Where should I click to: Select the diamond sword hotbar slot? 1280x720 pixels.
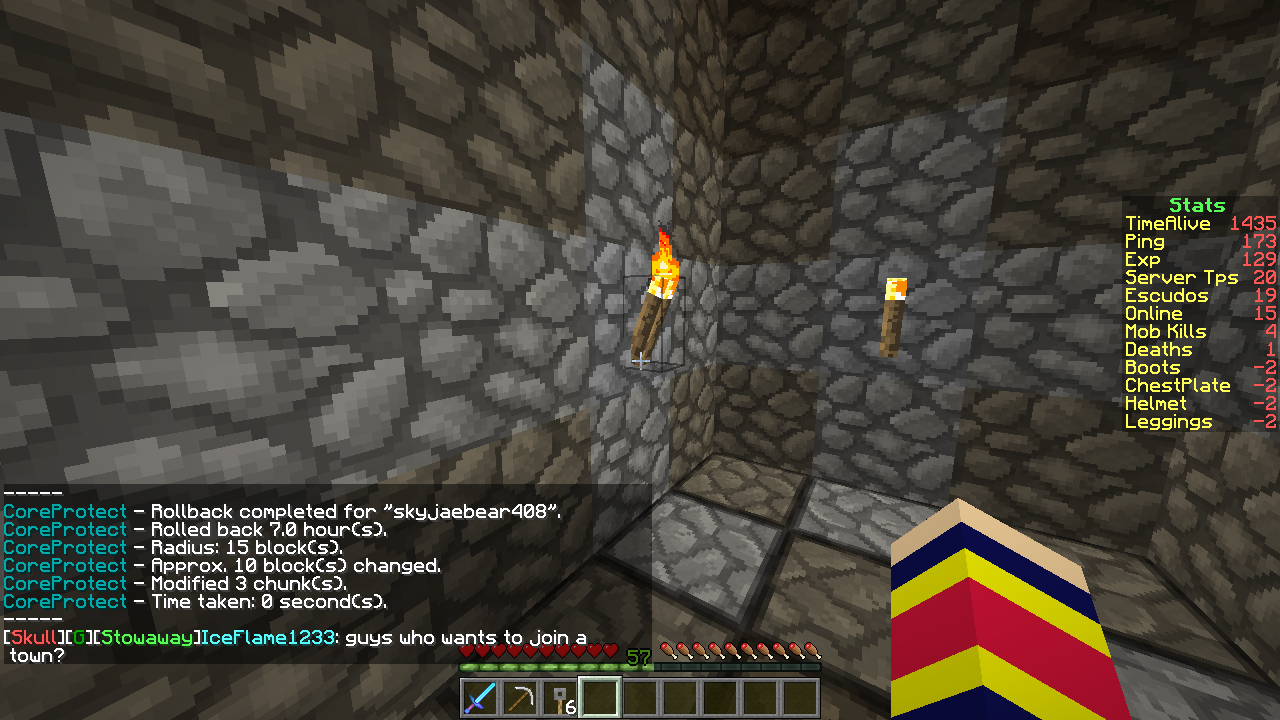(480, 698)
